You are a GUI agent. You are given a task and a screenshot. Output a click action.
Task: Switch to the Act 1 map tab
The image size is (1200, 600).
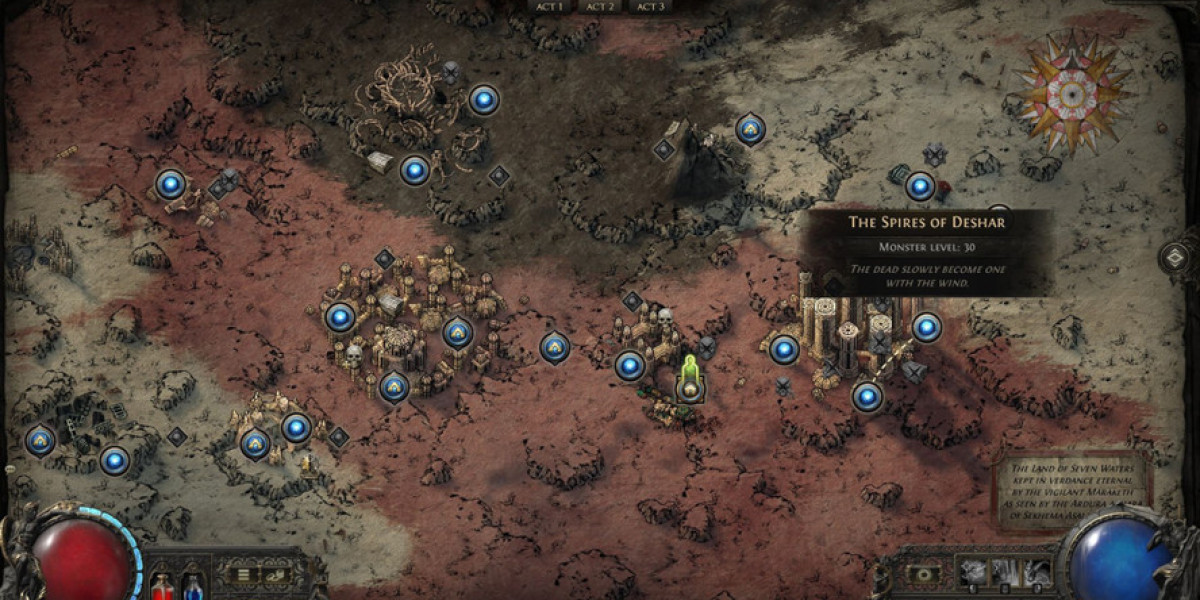(x=549, y=6)
